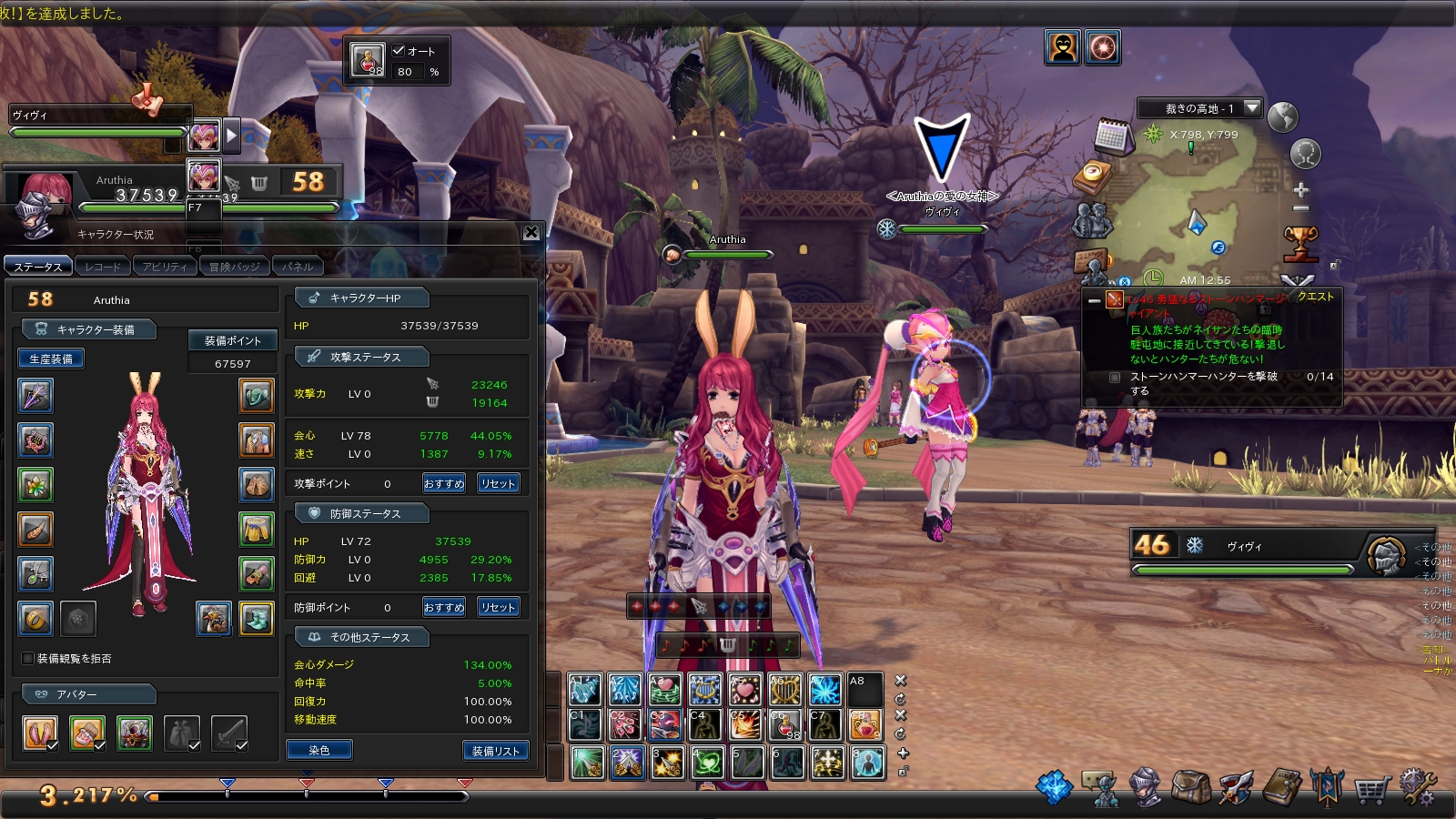This screenshot has width=1456, height=819.
Task: Toggle the オート auto-potion checkbox
Action: tap(399, 51)
